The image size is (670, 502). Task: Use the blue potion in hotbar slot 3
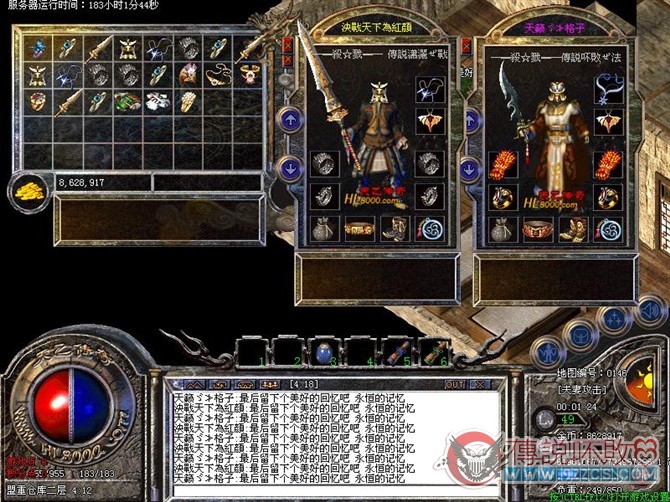click(x=322, y=351)
